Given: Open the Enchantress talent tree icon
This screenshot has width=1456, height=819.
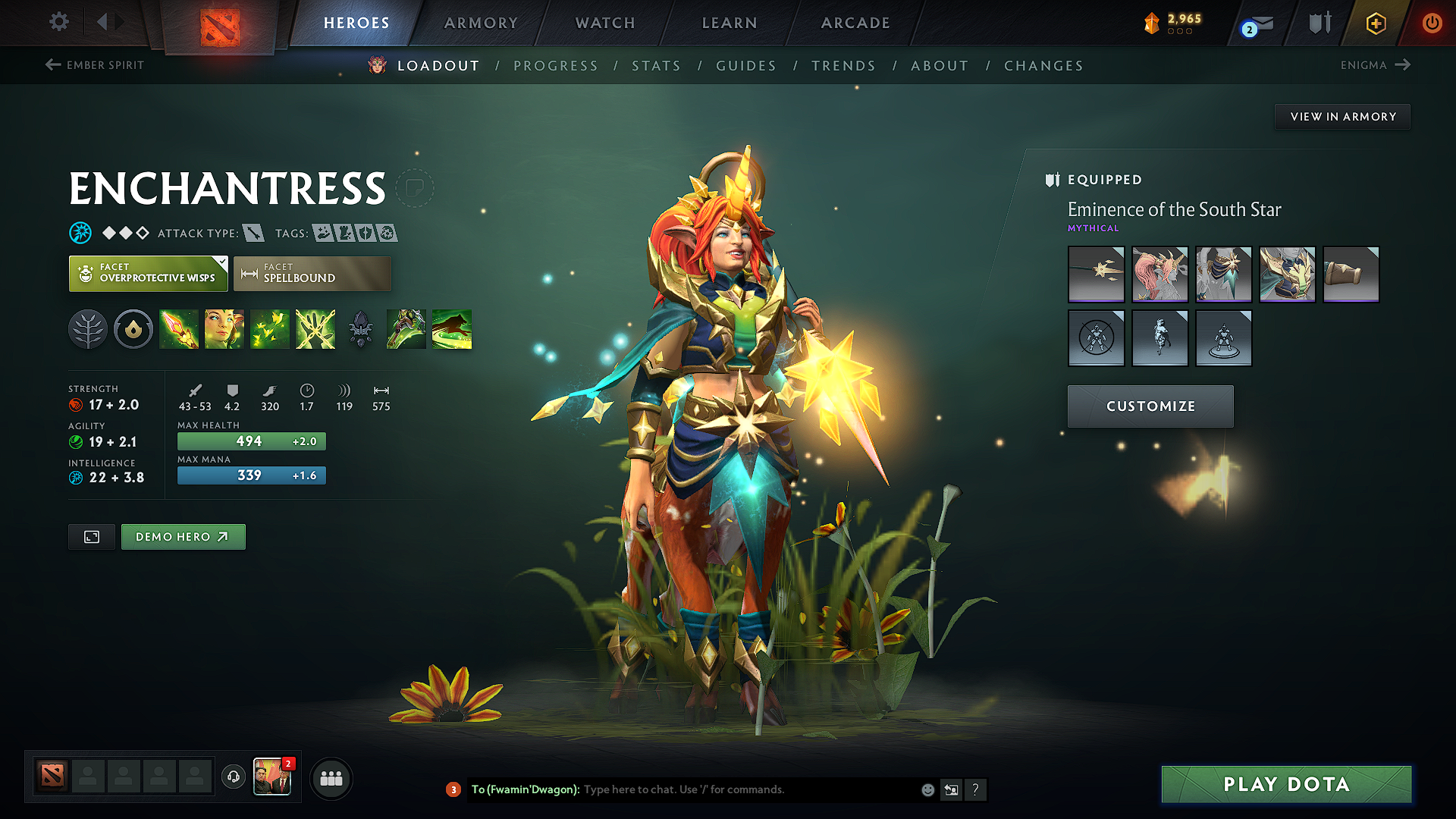Looking at the screenshot, I should [88, 329].
